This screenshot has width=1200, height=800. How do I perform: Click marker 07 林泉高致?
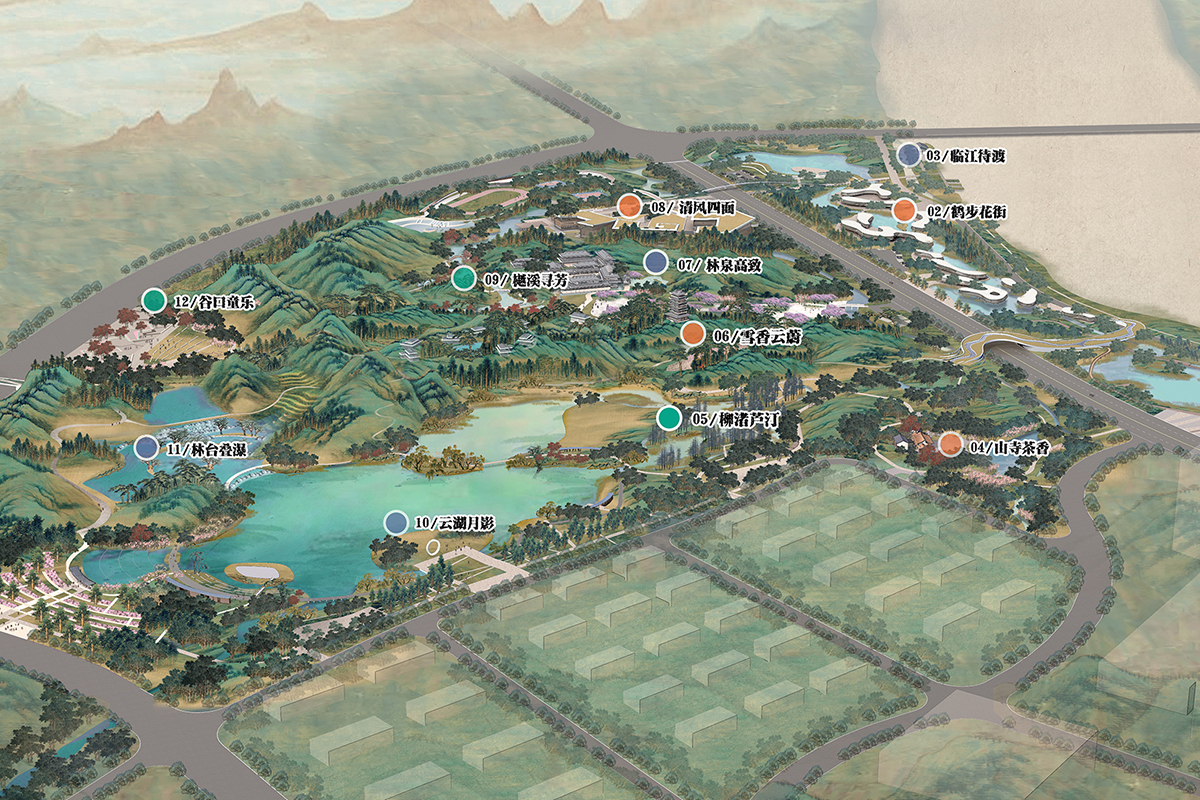click(x=655, y=263)
